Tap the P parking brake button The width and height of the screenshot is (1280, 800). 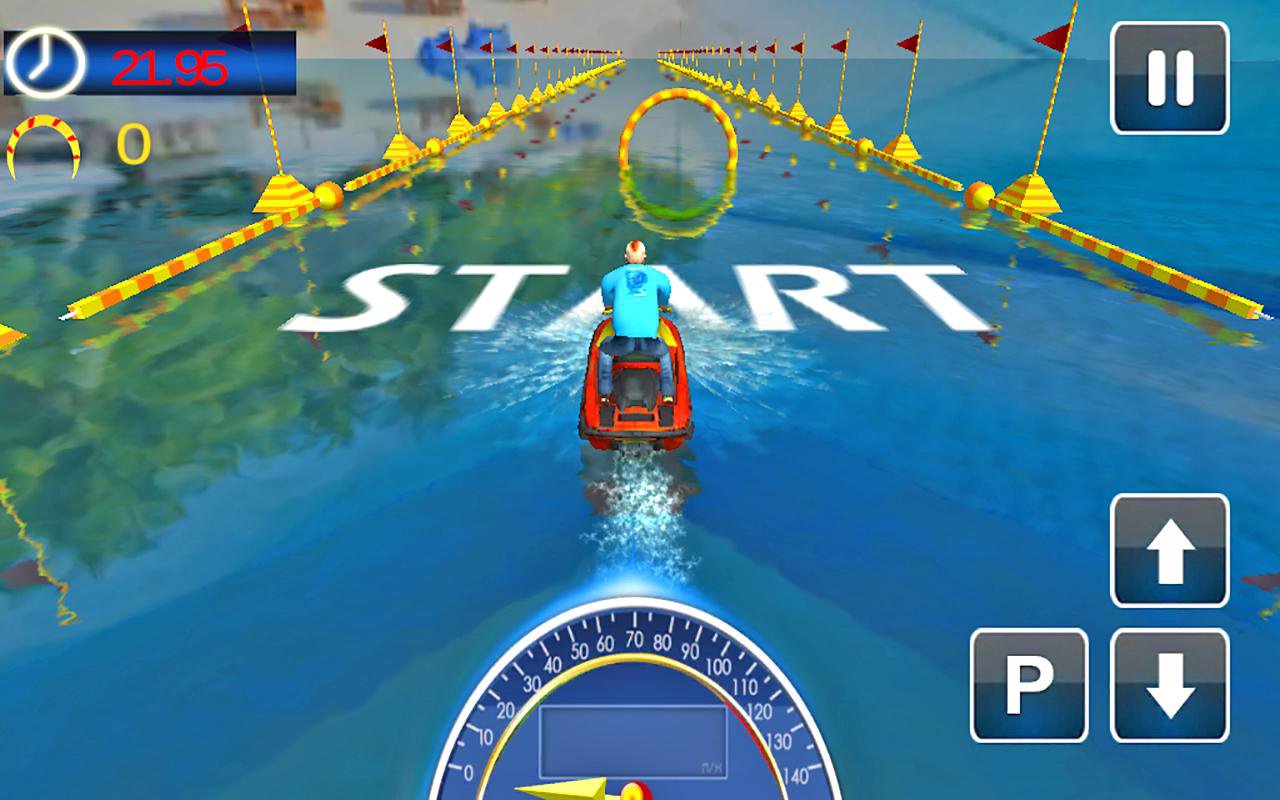point(1031,681)
